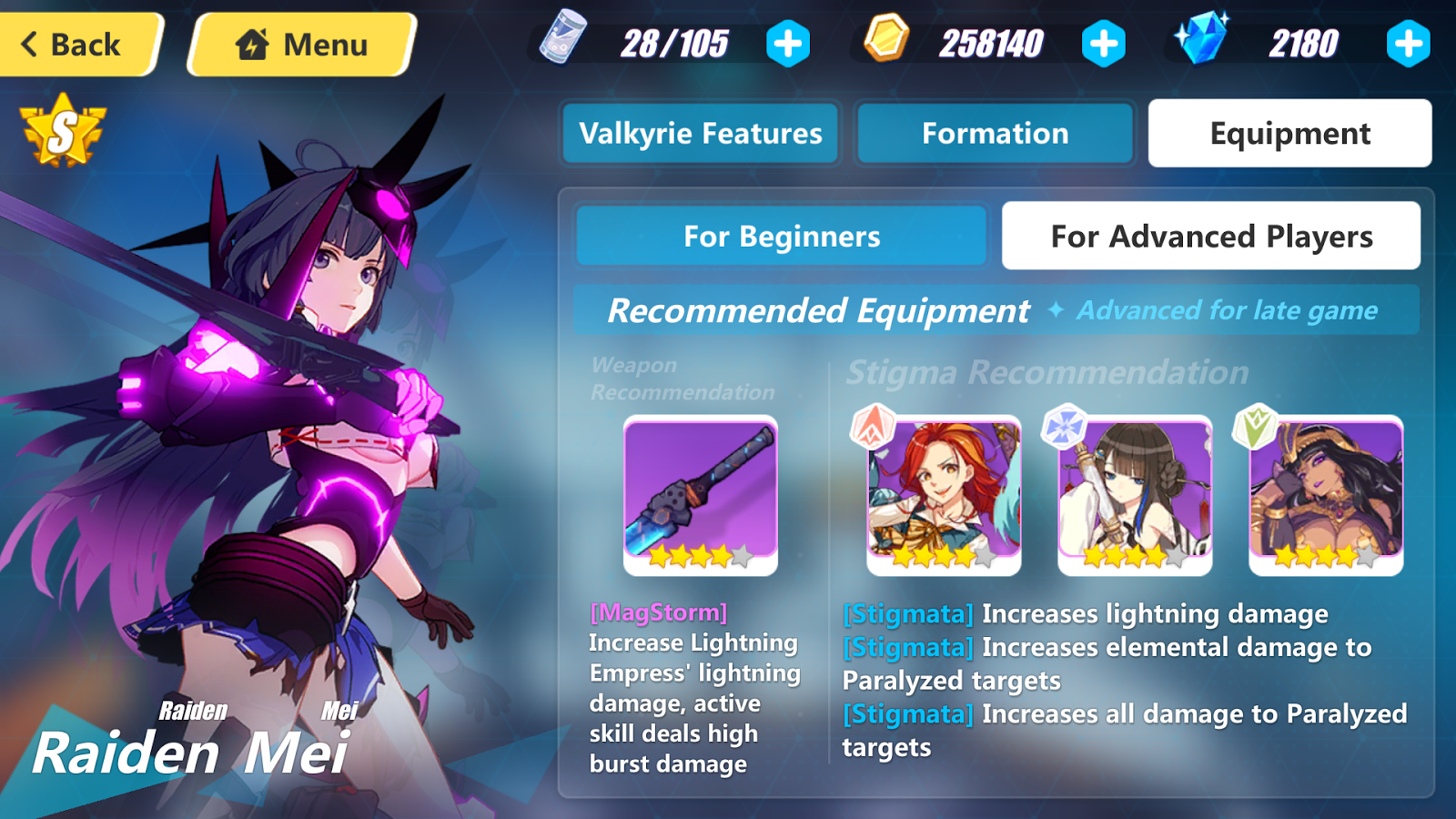Switch to the For Beginners equipment view
This screenshot has width=1456, height=819.
click(x=781, y=236)
